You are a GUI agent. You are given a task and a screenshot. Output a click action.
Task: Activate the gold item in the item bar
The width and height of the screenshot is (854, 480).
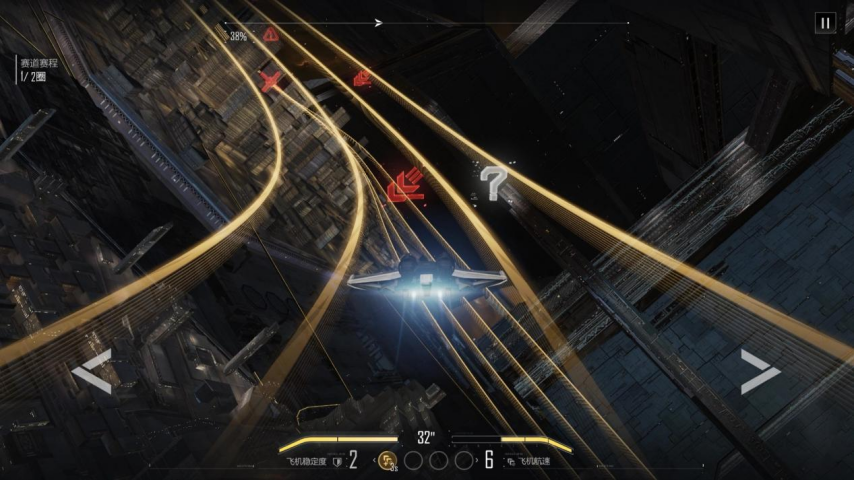pos(387,461)
